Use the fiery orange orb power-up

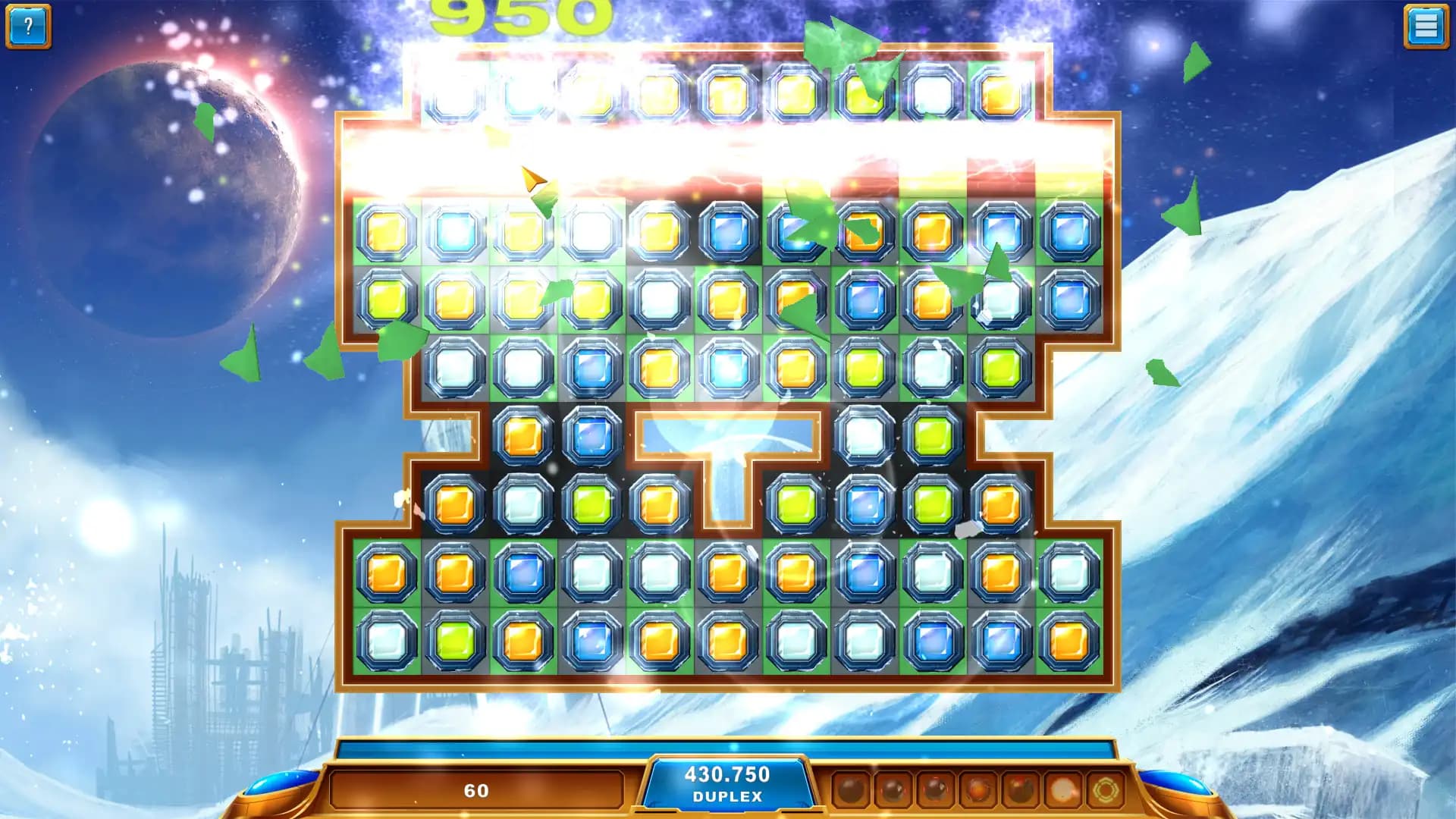coord(977,790)
